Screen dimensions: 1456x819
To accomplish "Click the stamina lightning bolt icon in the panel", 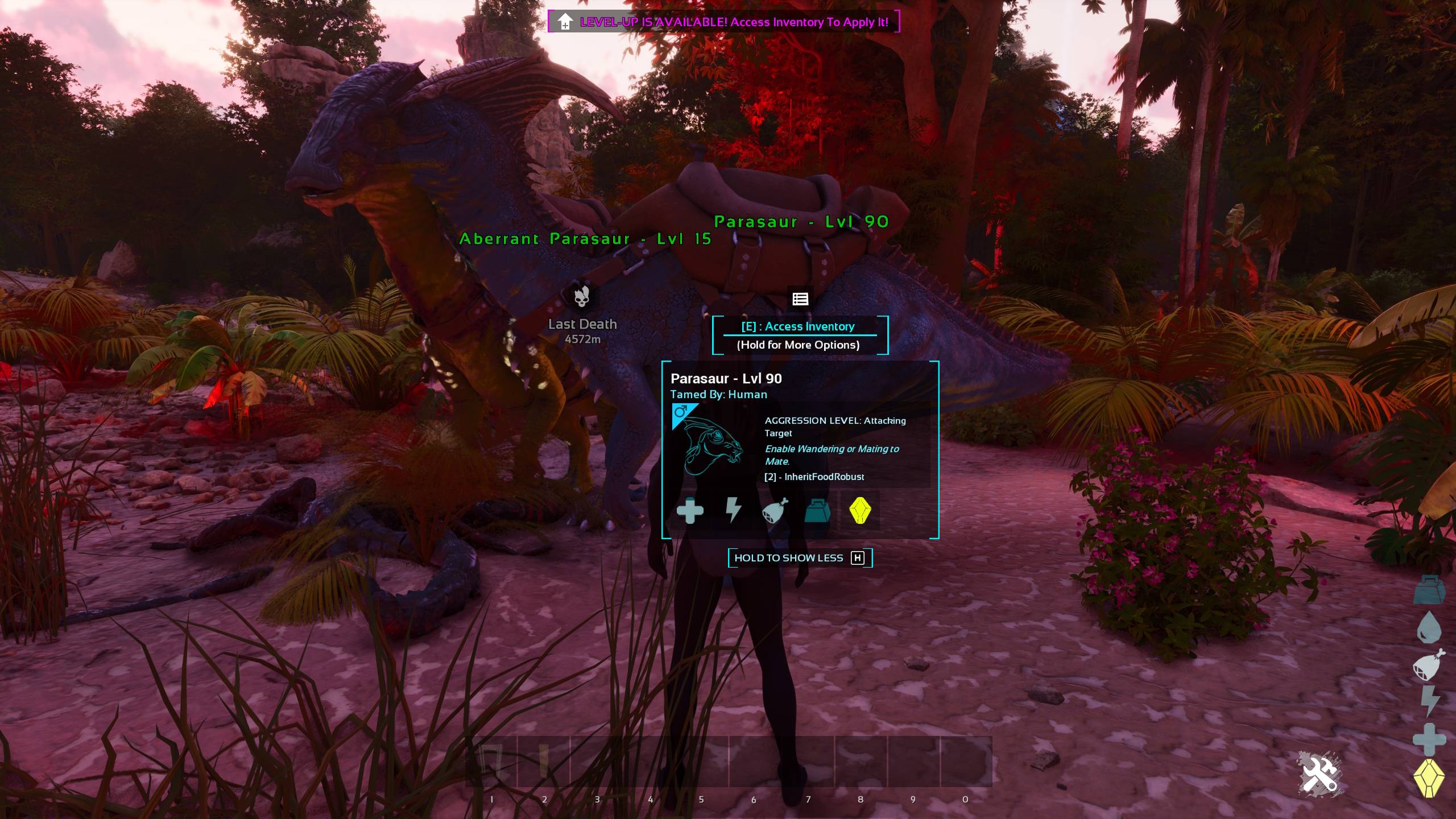I will click(x=733, y=511).
